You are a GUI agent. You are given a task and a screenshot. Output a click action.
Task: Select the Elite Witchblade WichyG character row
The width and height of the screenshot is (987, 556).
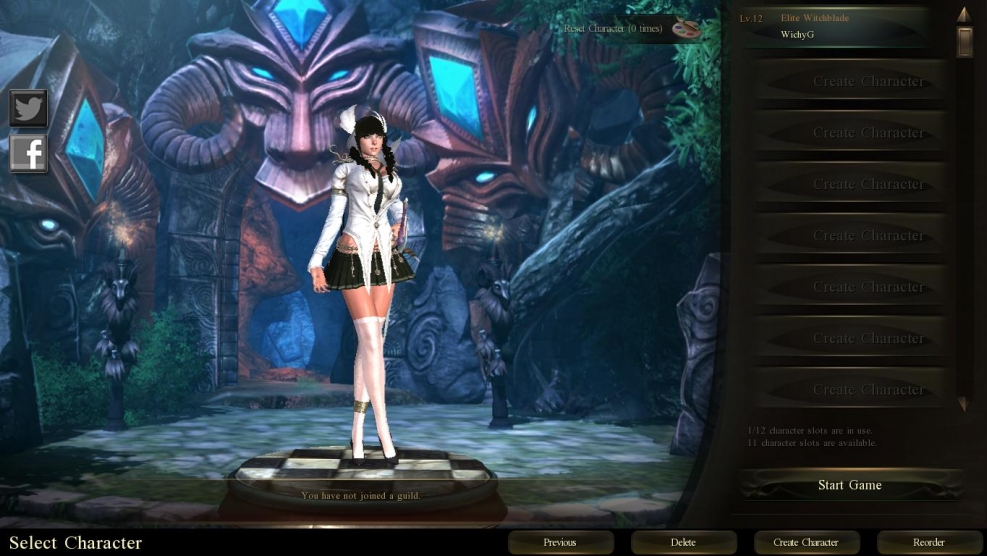pos(836,27)
